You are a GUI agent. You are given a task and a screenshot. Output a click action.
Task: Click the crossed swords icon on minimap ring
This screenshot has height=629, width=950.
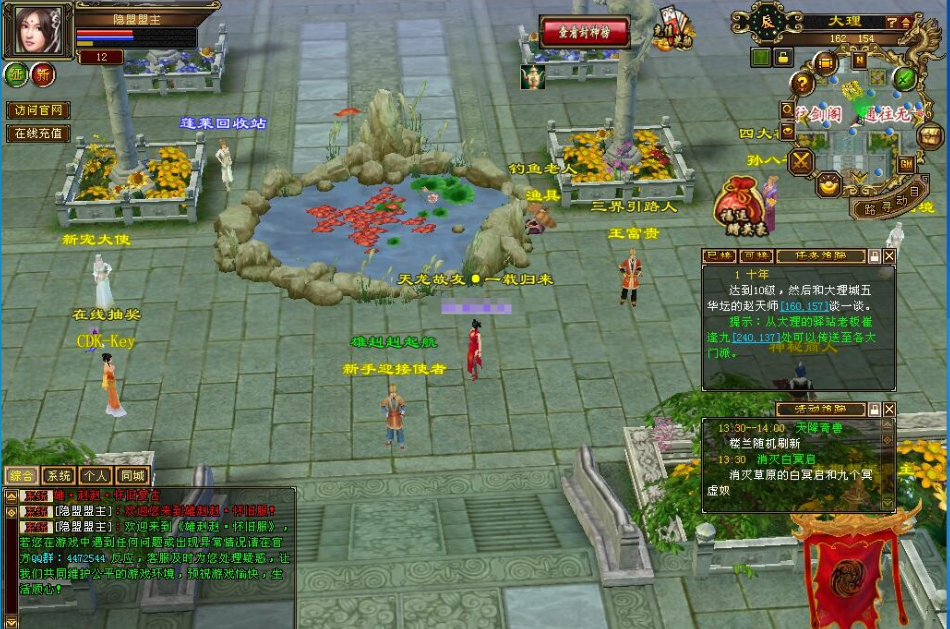800,160
